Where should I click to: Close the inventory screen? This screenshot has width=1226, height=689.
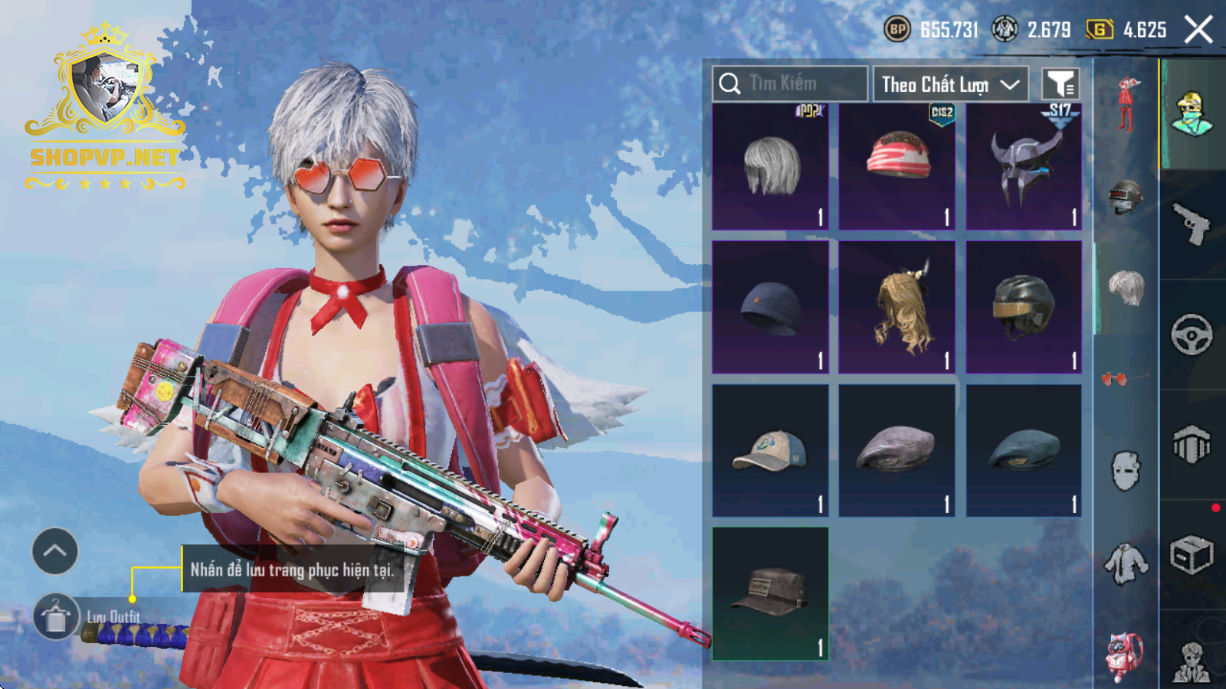click(1198, 30)
